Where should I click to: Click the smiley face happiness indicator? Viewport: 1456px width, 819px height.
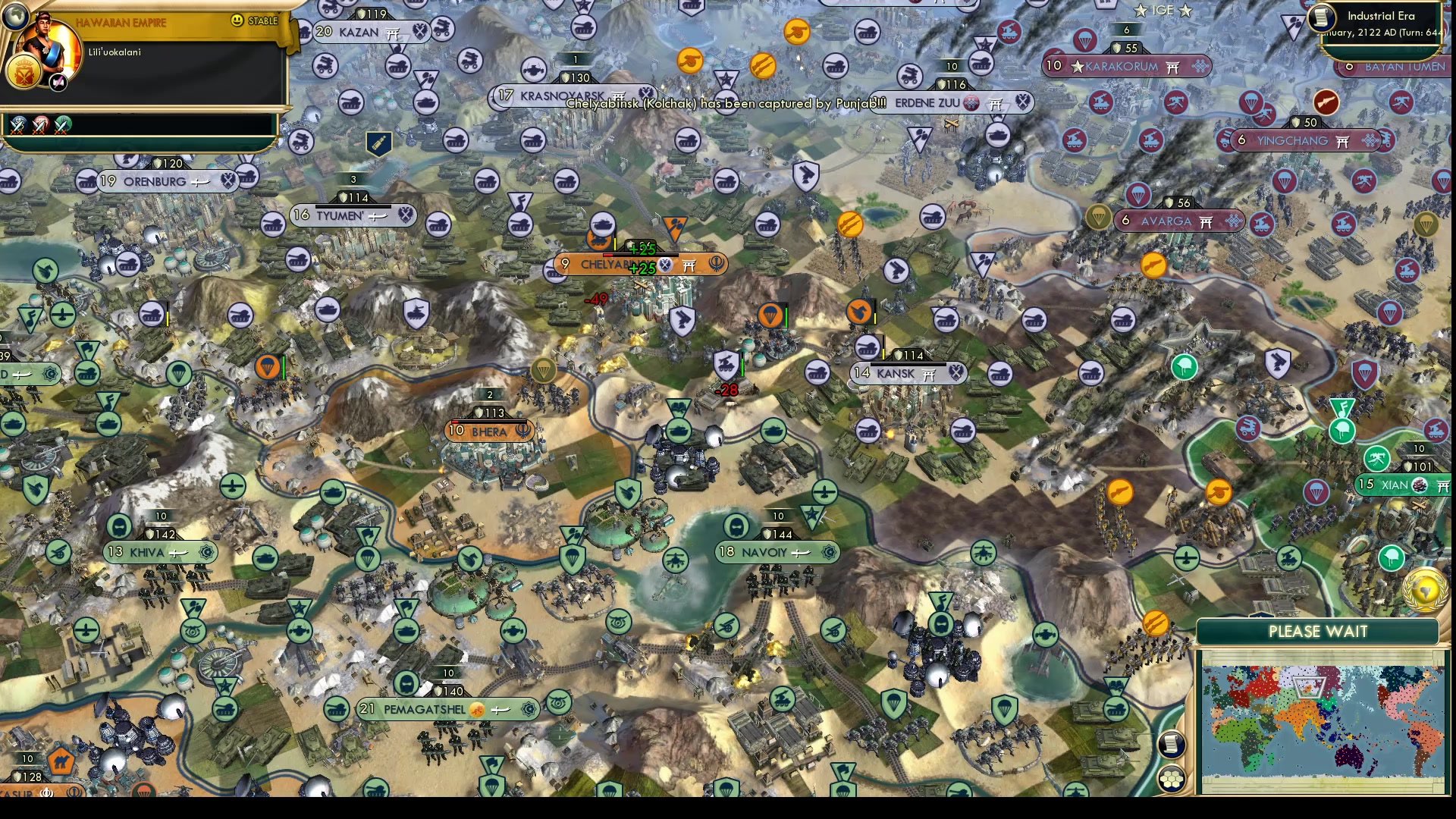[238, 21]
